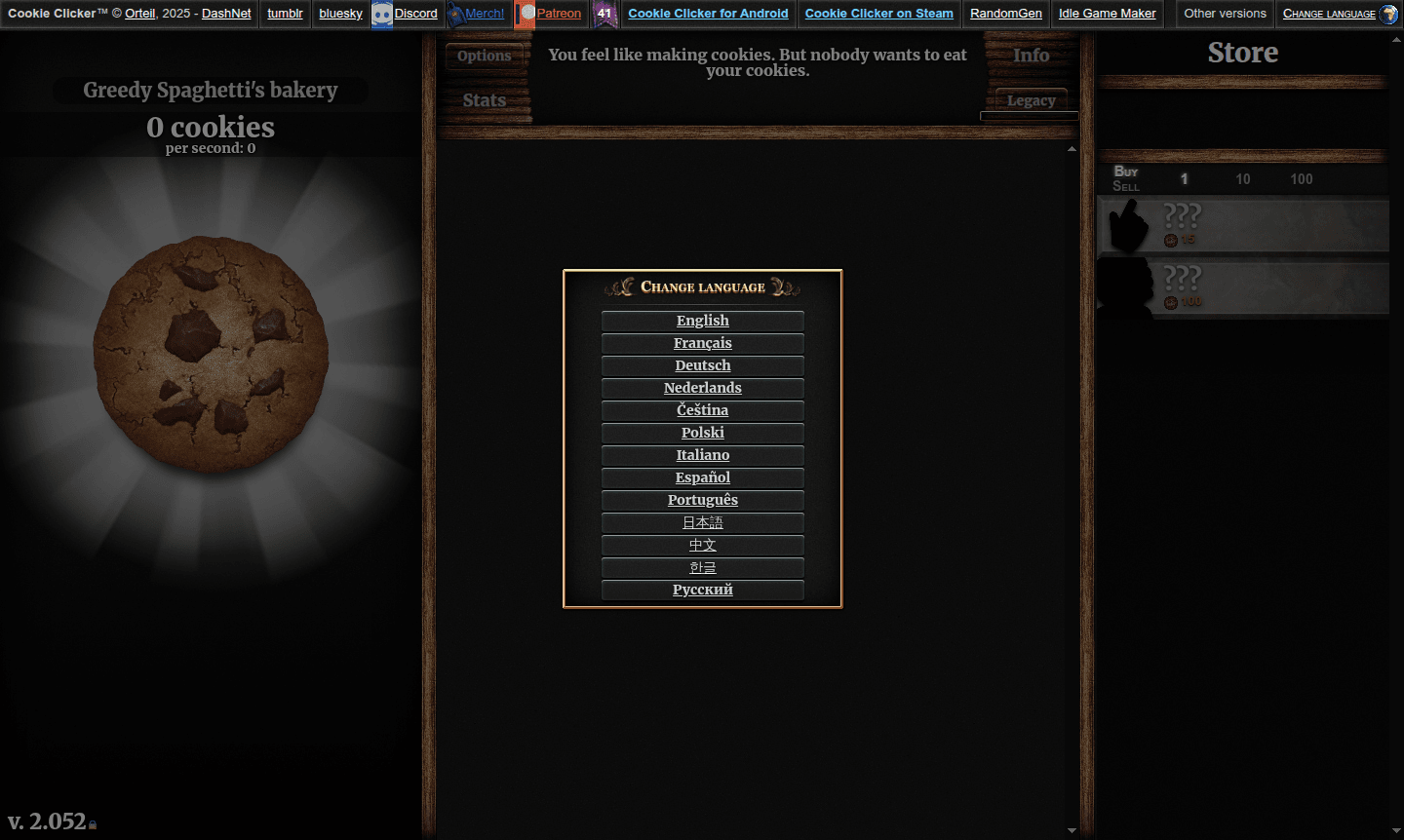
Task: Click the Patreon logo icon
Action: (x=526, y=14)
